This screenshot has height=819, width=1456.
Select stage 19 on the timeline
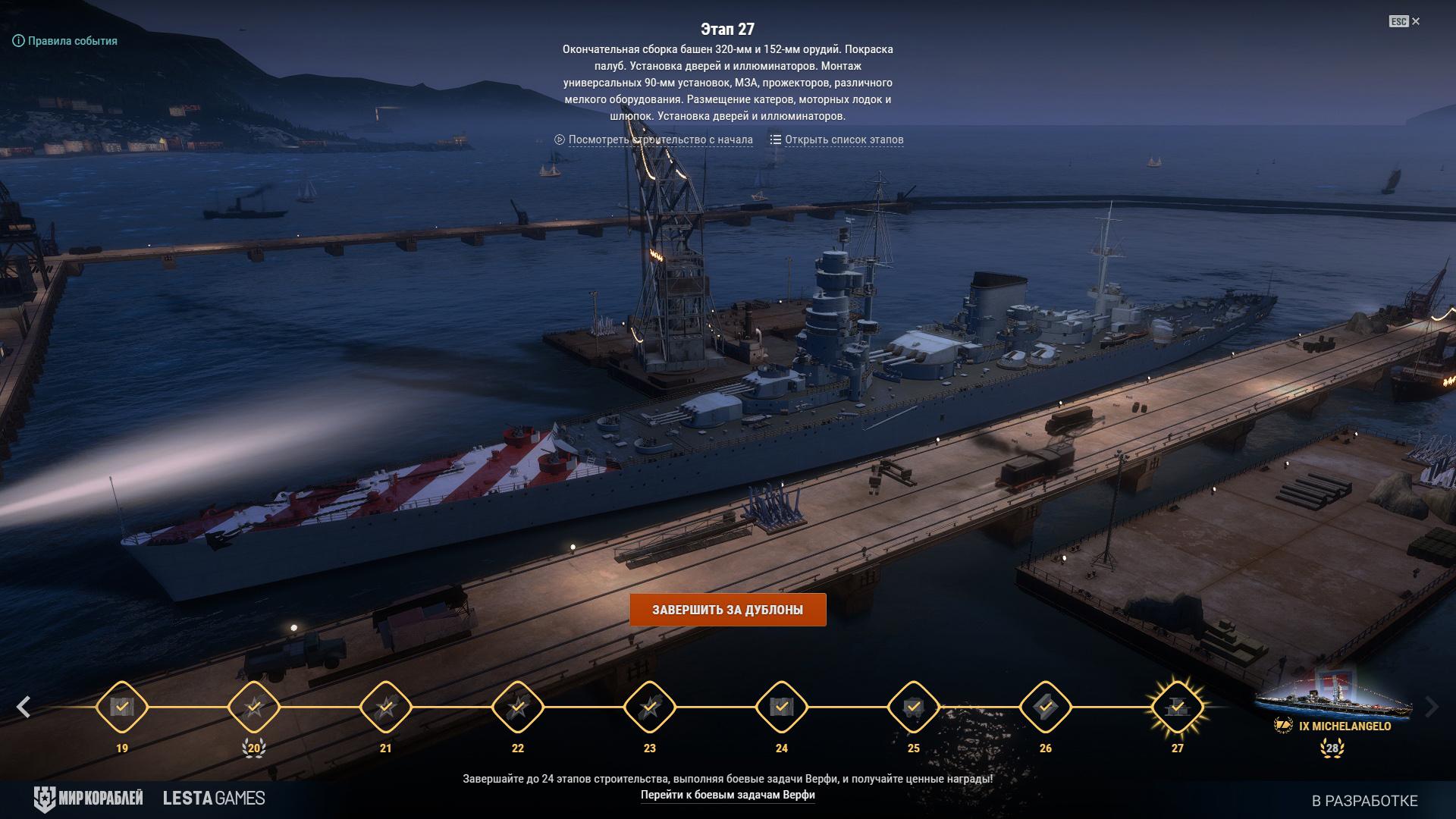122,707
